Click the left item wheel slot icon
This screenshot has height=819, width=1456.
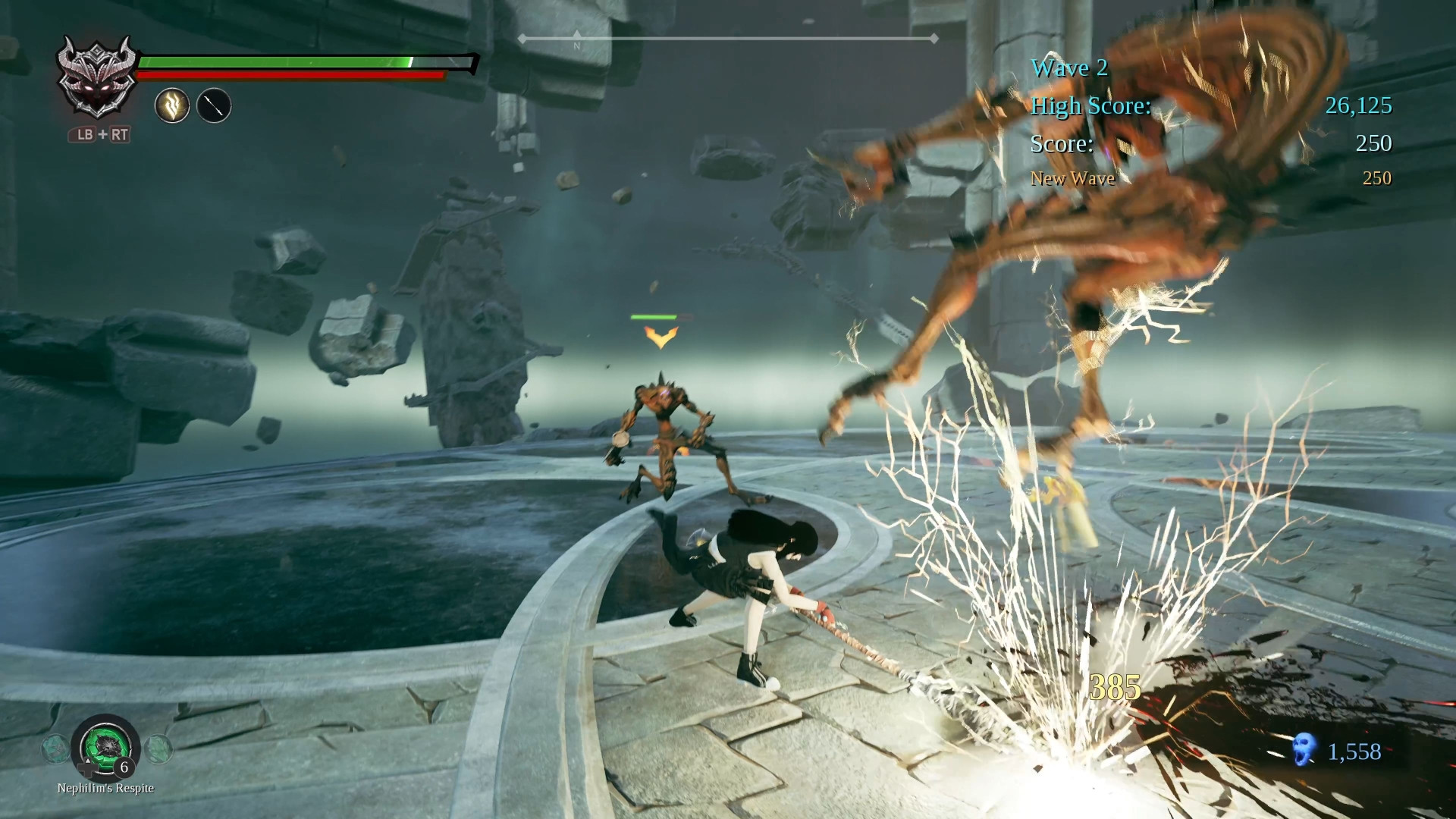click(54, 746)
